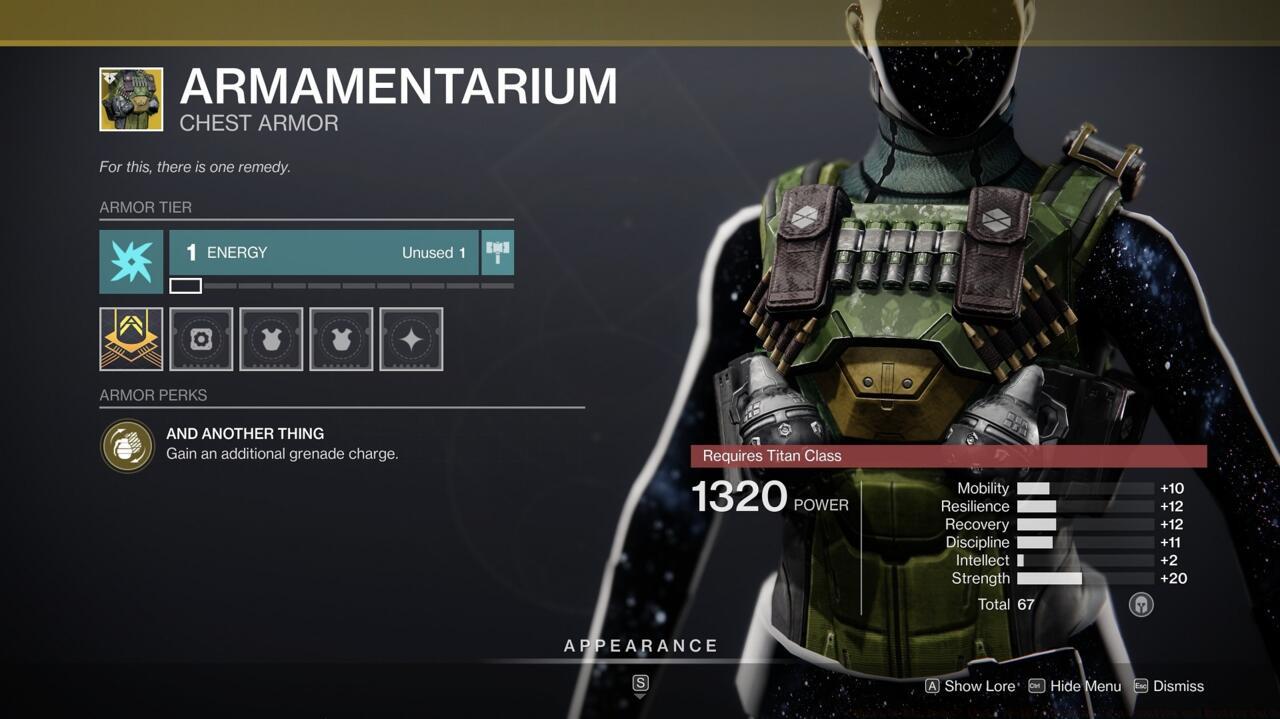Expand the Appearance section
The width and height of the screenshot is (1280, 719).
(x=640, y=646)
